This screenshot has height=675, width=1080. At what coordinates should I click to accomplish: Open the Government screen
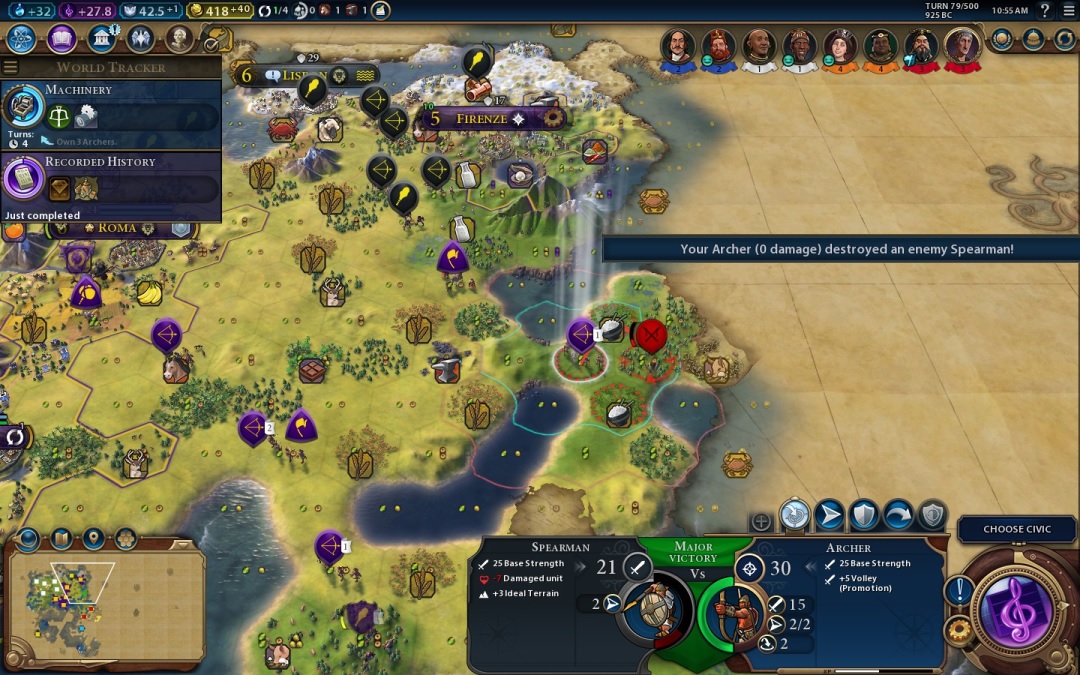100,39
